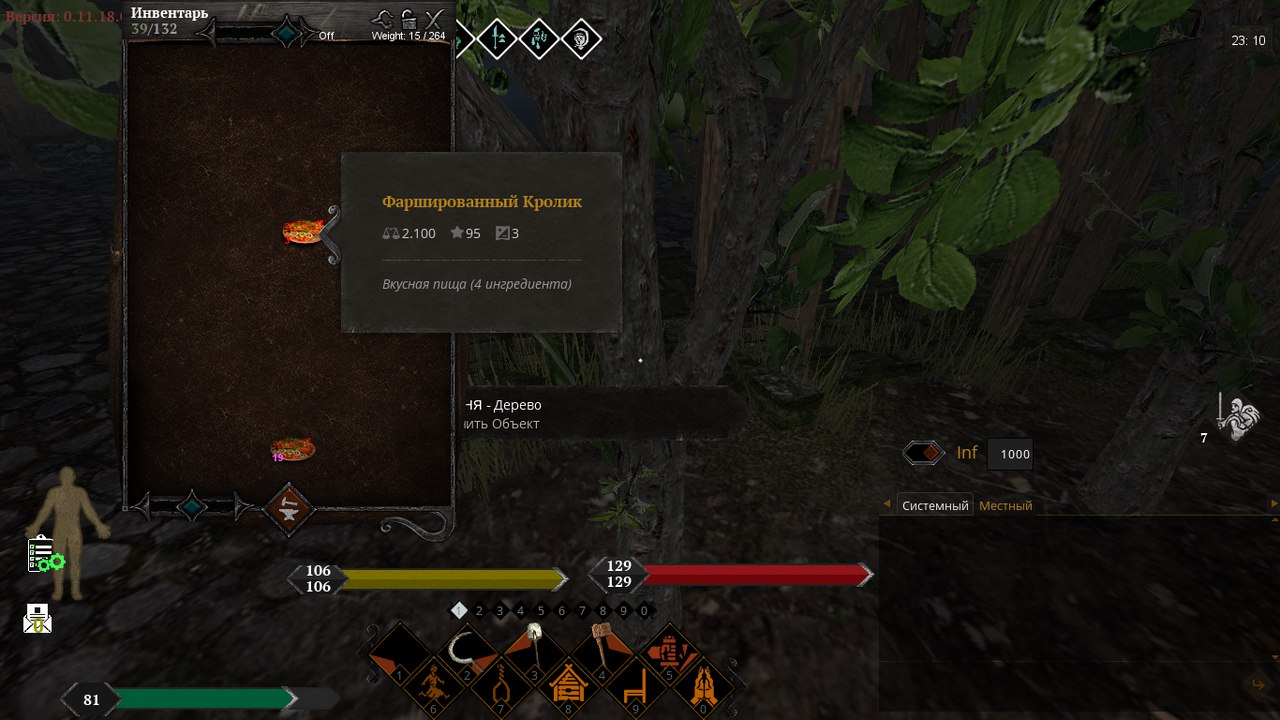Switch the 'Off' toggle above the inventory
Screen dimensions: 1280x720
(327, 33)
